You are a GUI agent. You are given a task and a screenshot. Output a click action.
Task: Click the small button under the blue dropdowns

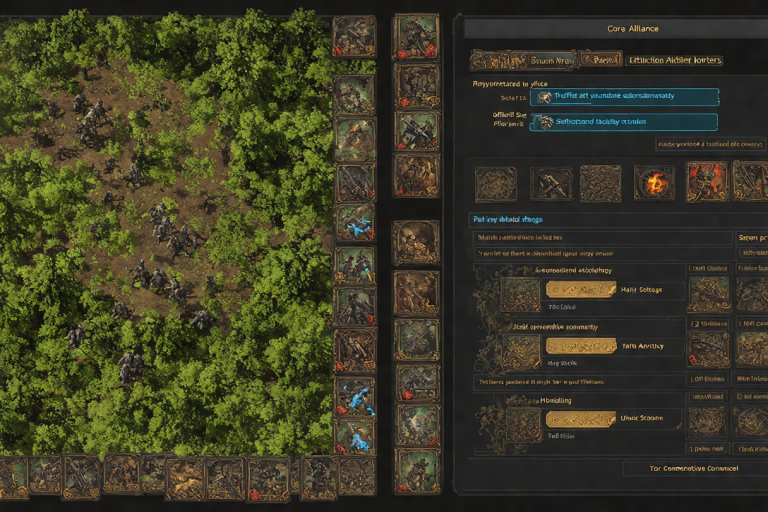click(710, 144)
